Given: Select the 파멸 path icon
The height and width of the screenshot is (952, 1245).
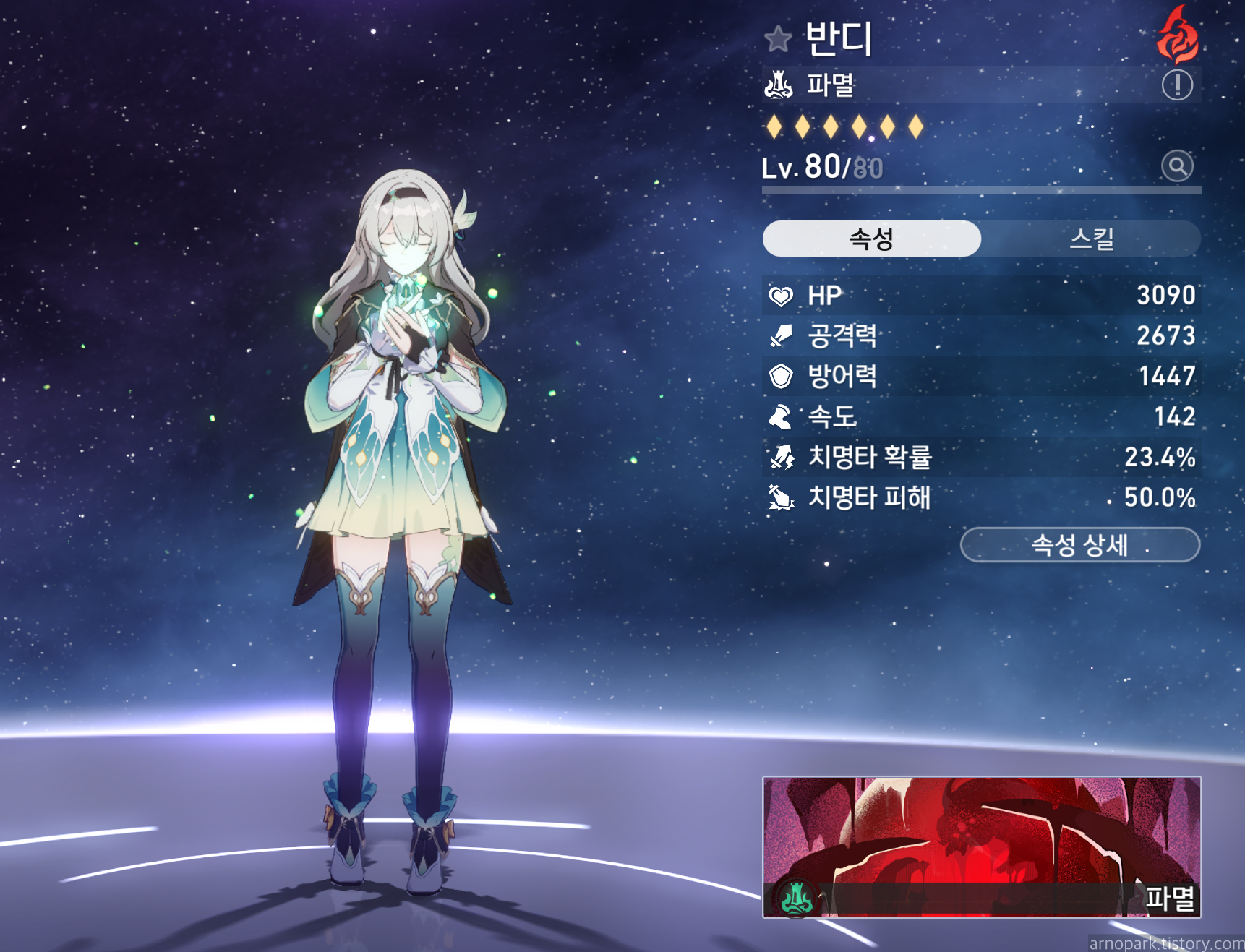Looking at the screenshot, I should point(779,85).
